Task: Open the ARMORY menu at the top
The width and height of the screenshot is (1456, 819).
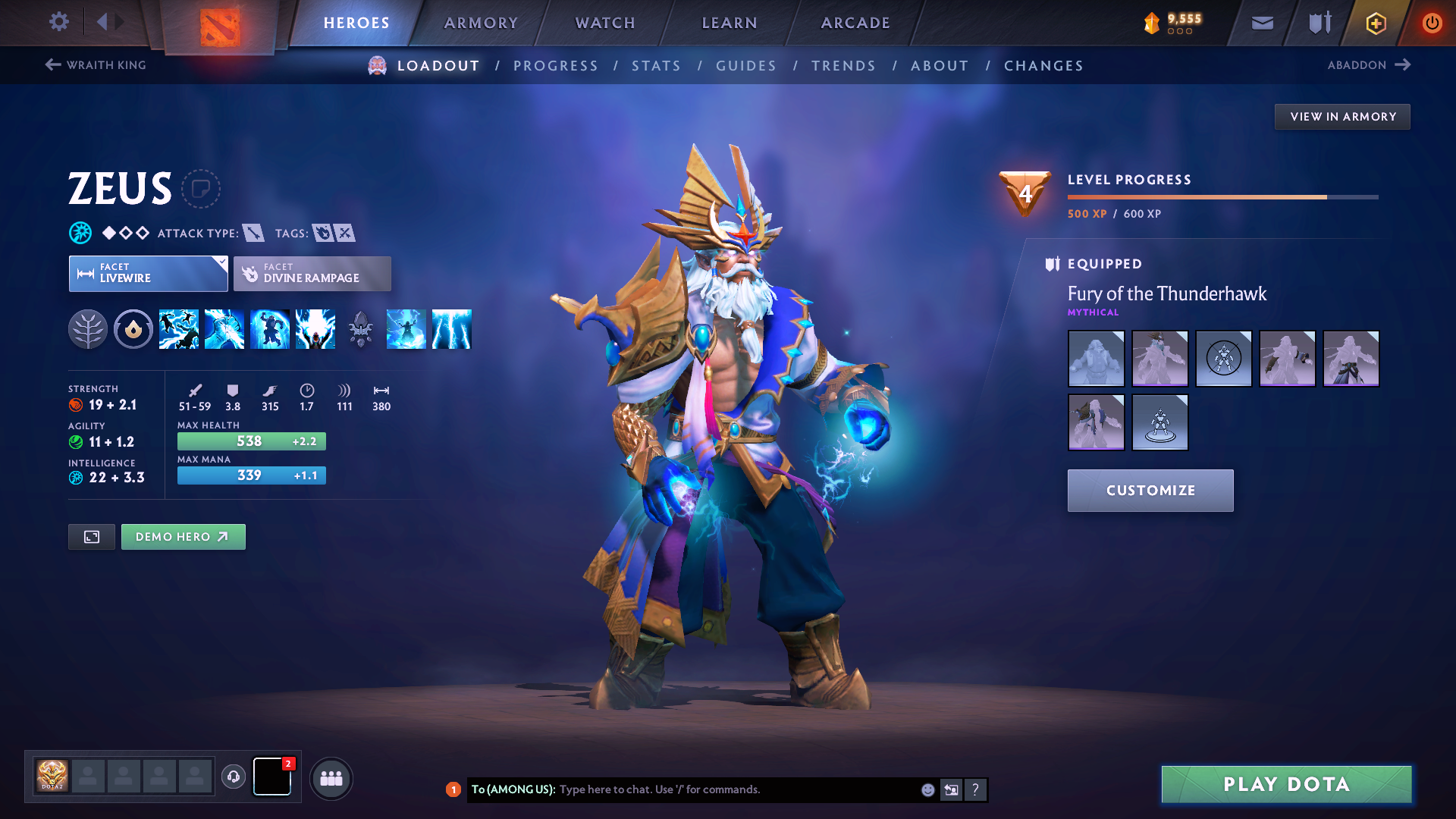Action: click(481, 23)
